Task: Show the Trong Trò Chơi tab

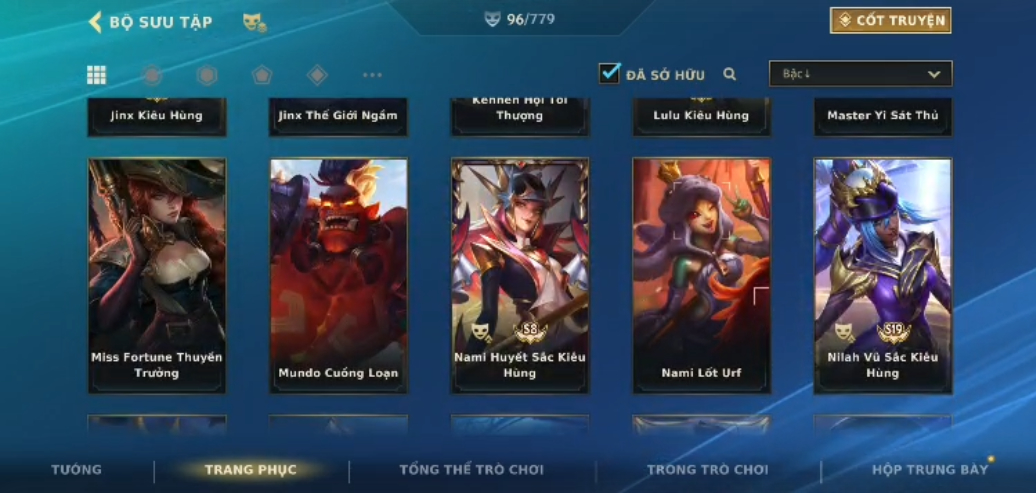Action: point(707,470)
